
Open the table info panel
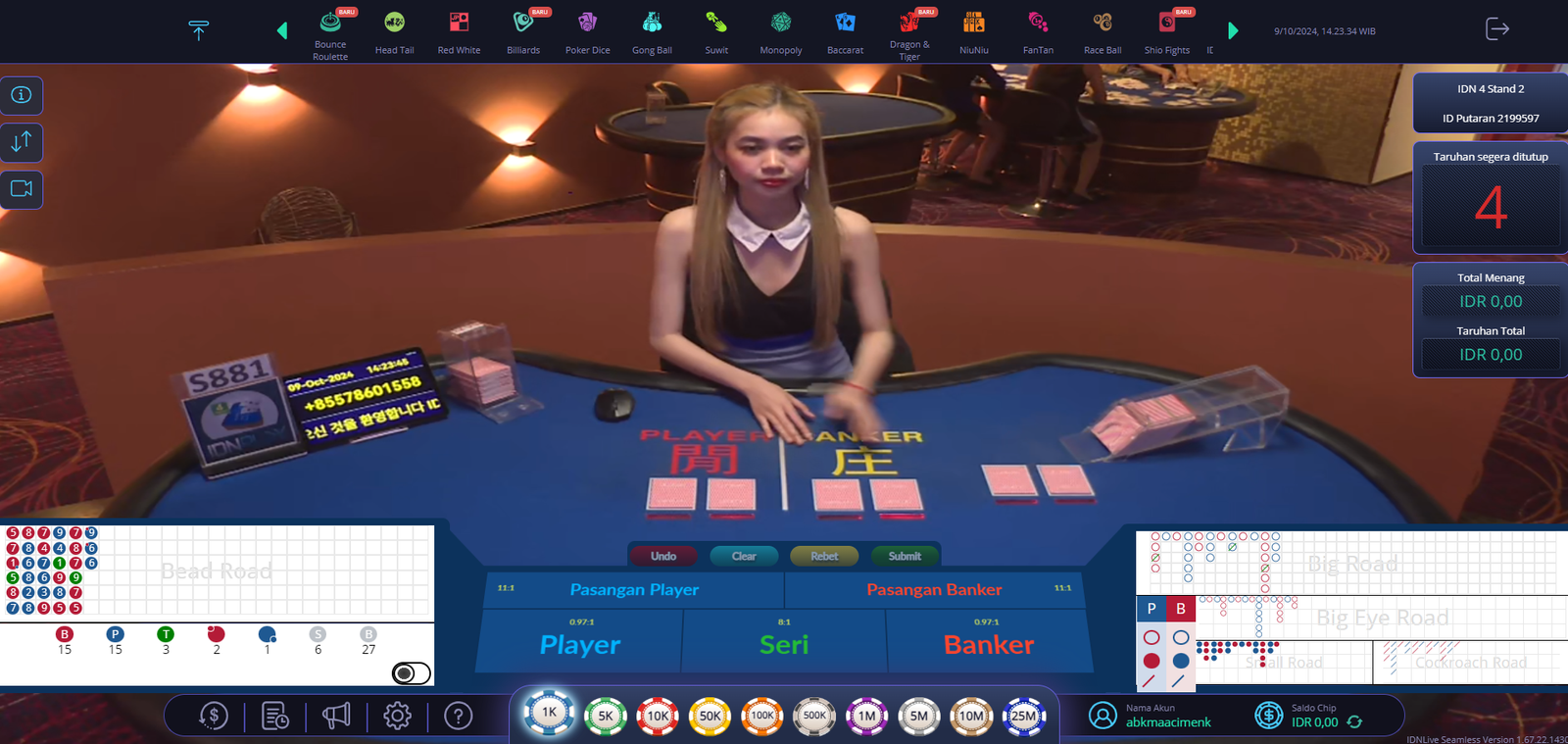22,95
